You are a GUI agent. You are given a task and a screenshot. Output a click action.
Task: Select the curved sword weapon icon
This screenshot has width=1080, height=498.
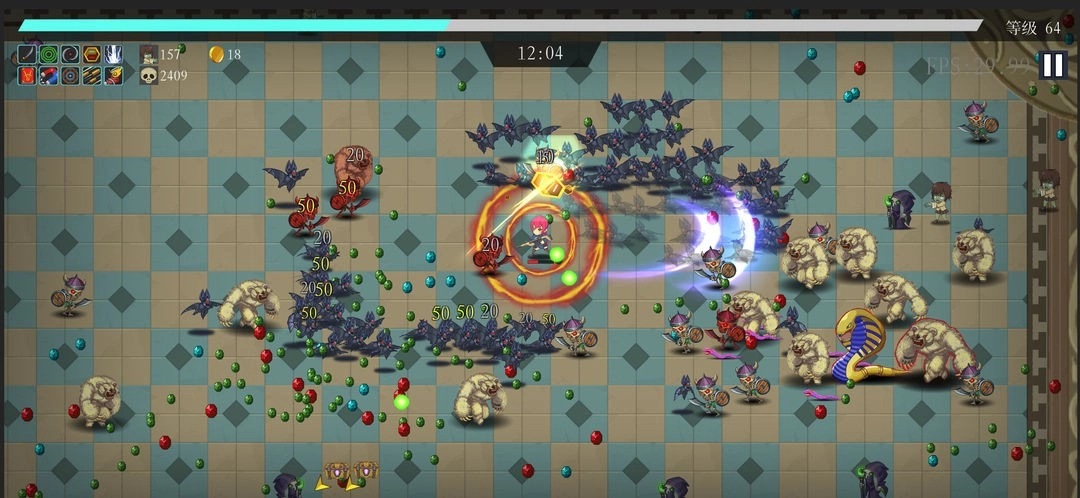tap(27, 54)
